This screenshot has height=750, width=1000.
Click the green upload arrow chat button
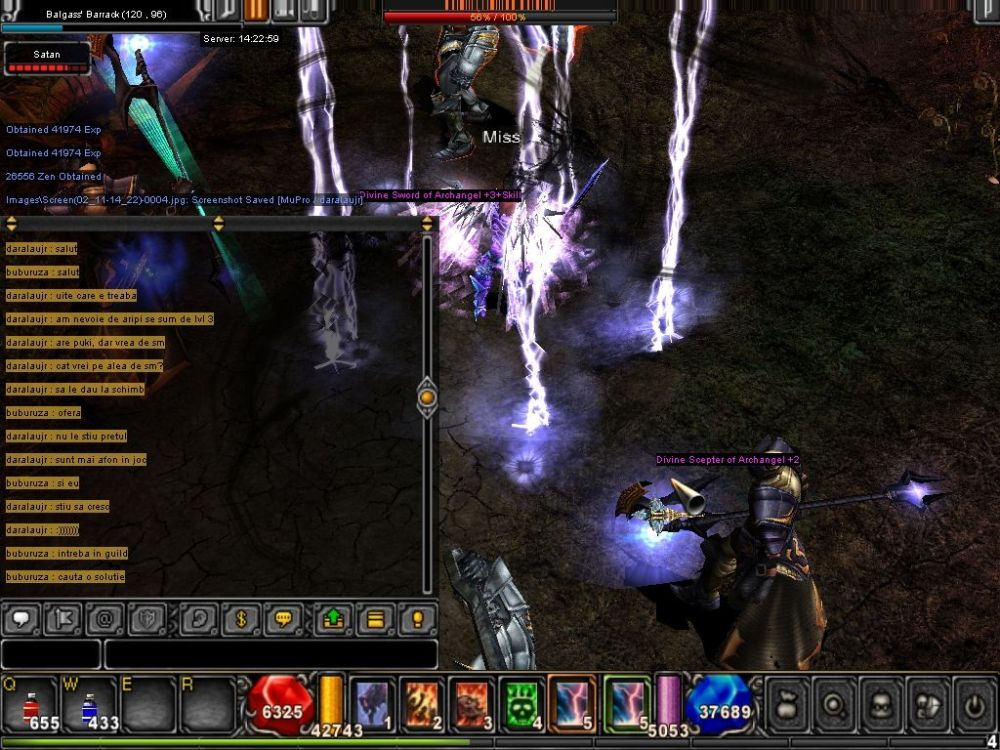[333, 619]
